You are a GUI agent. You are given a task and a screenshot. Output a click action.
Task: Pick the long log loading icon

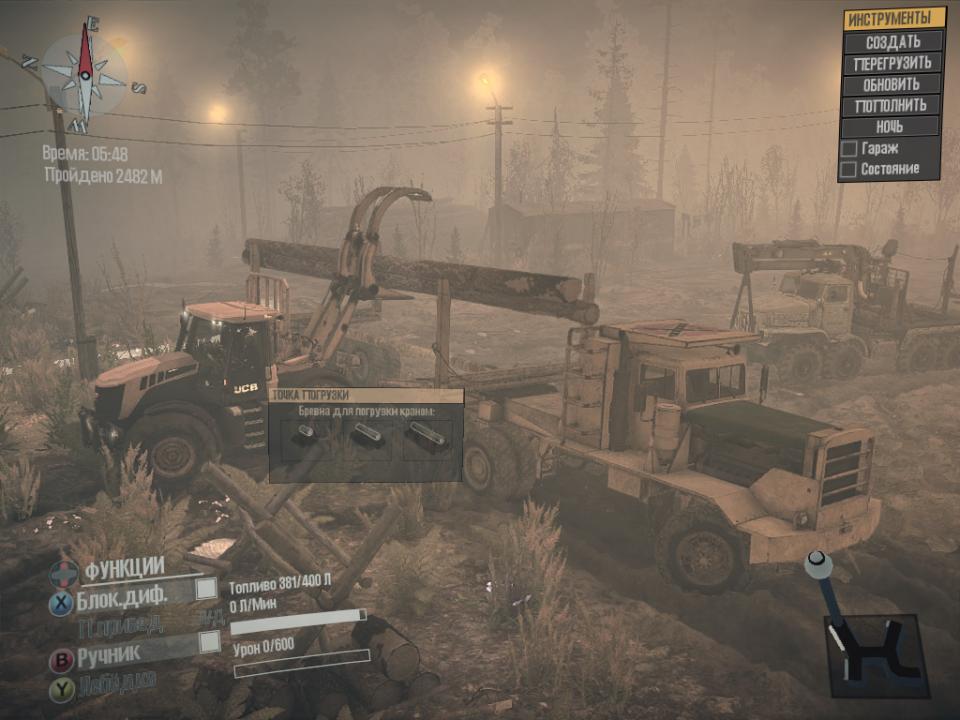[427, 434]
